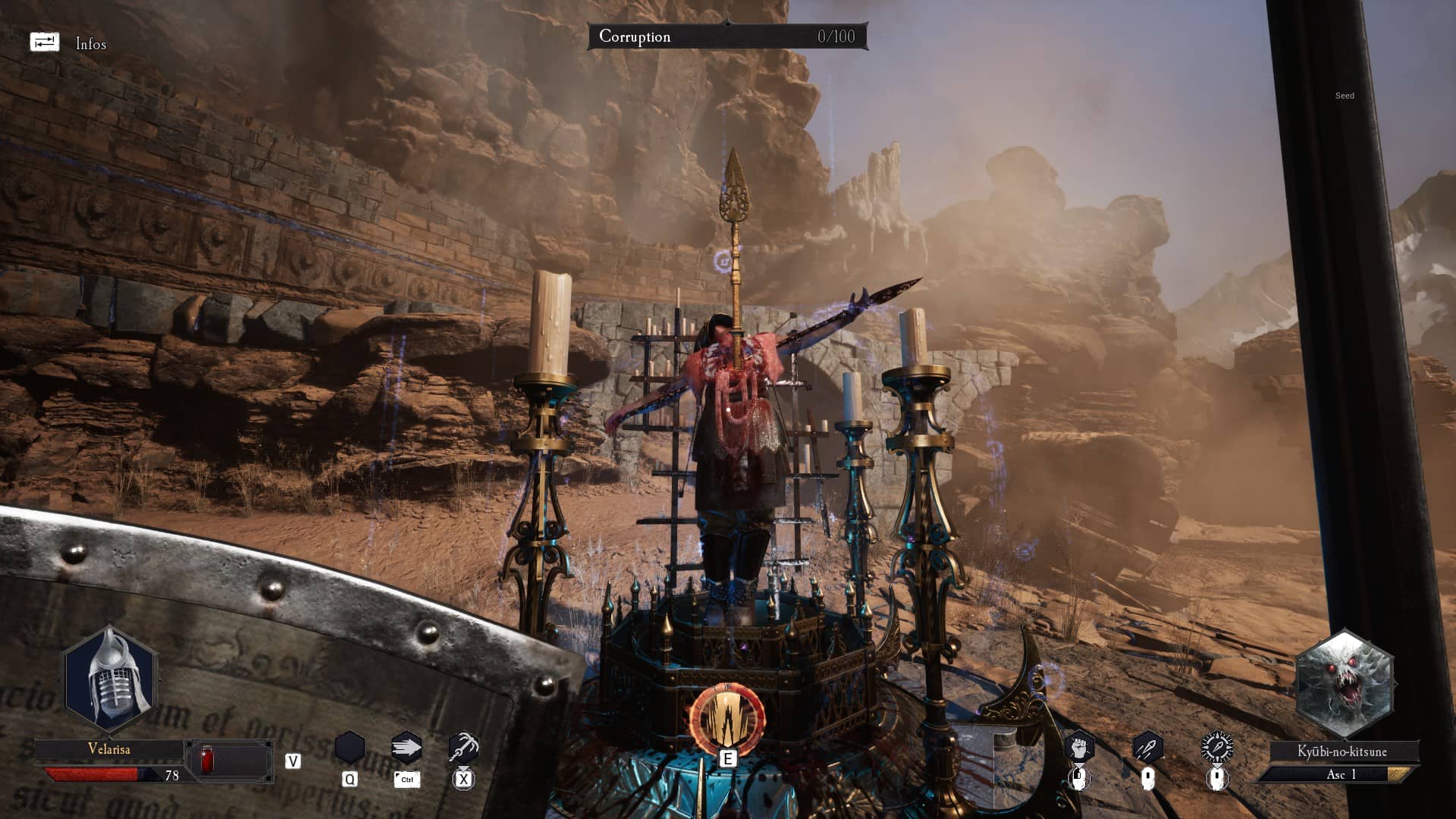Activate the spiked circle dagger ability

point(1216,748)
